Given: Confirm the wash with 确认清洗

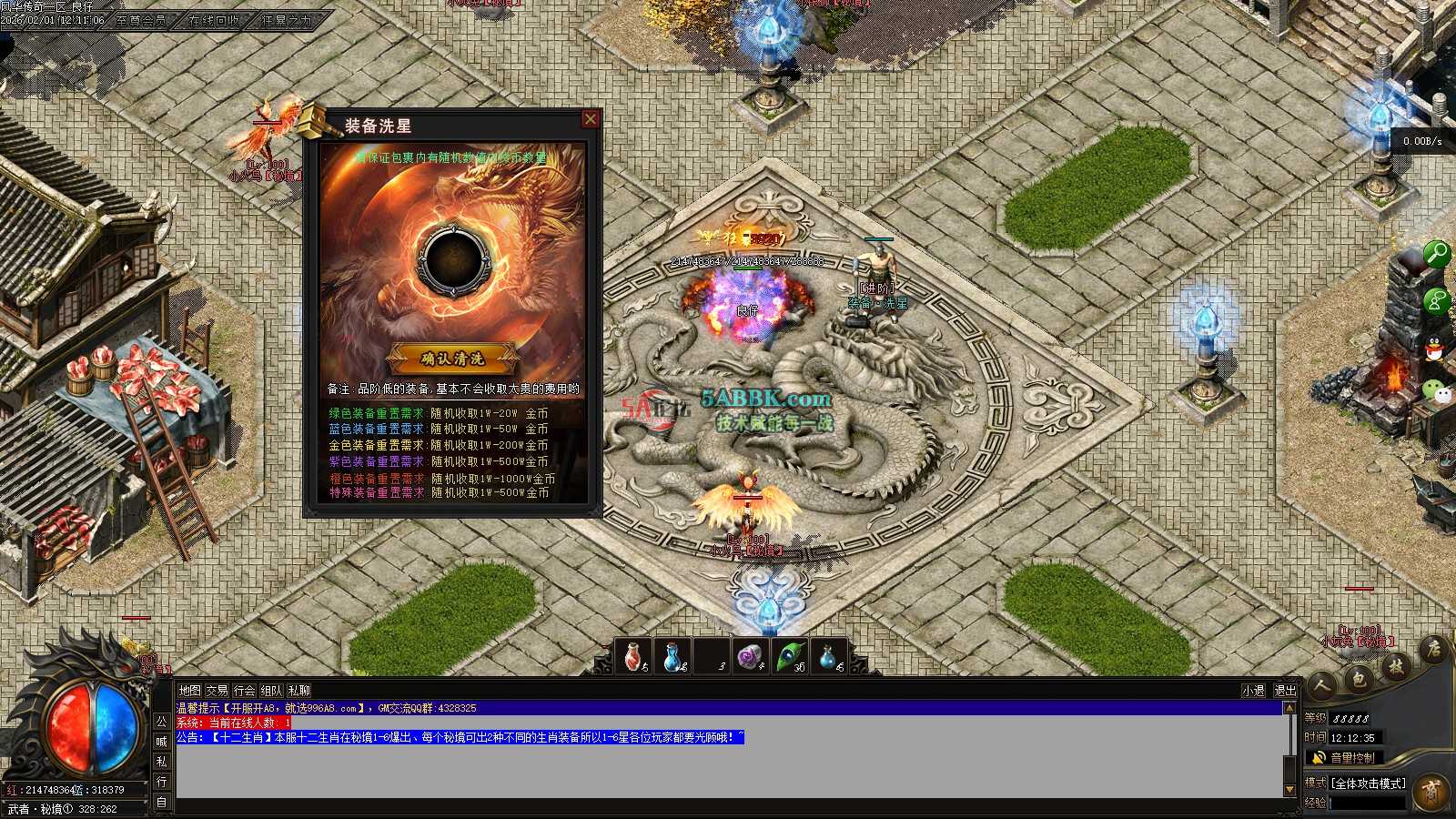Looking at the screenshot, I should point(452,359).
